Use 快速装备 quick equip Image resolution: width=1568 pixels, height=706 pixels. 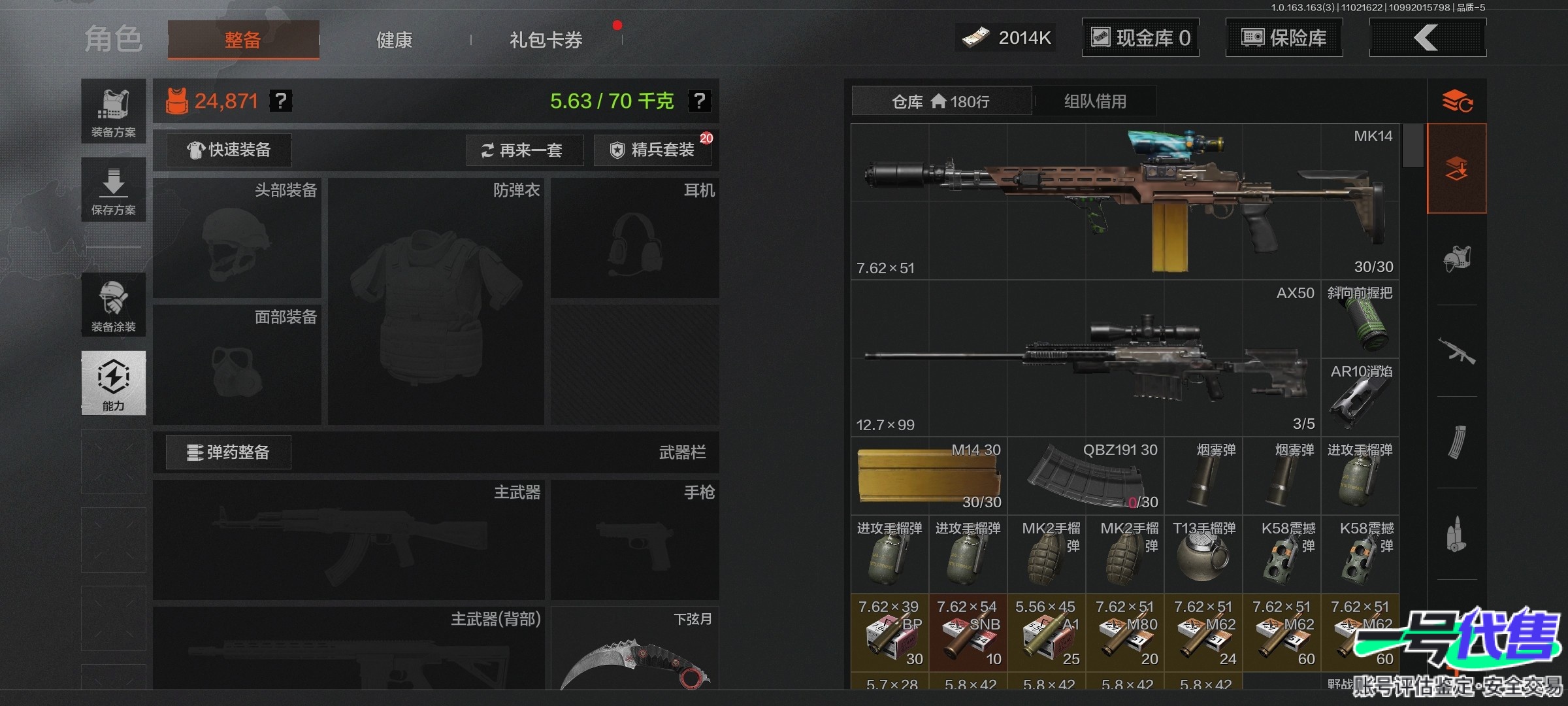click(229, 150)
